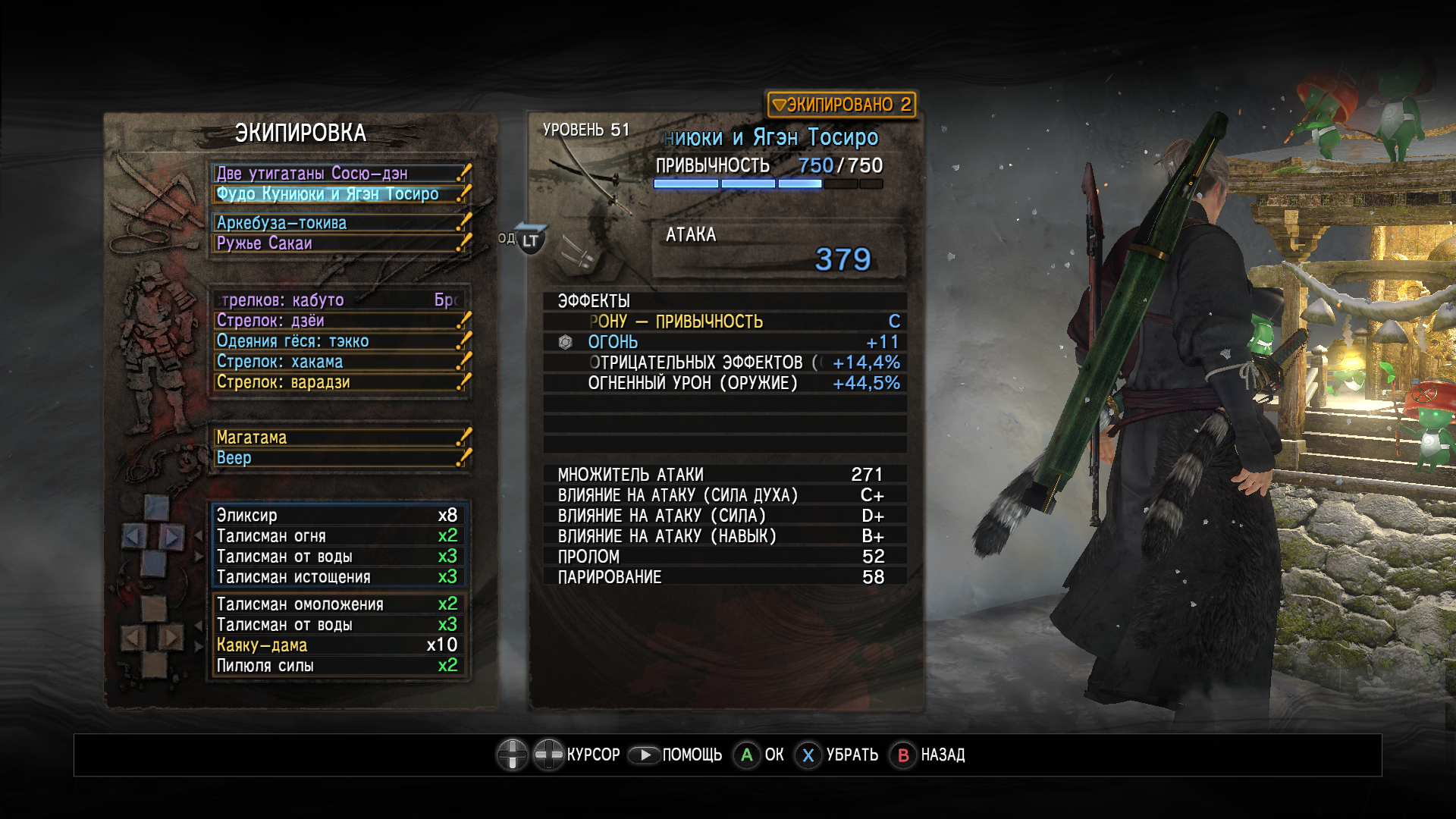
Task: Select the Пилюля силы shortcut
Action: pyautogui.click(x=337, y=666)
